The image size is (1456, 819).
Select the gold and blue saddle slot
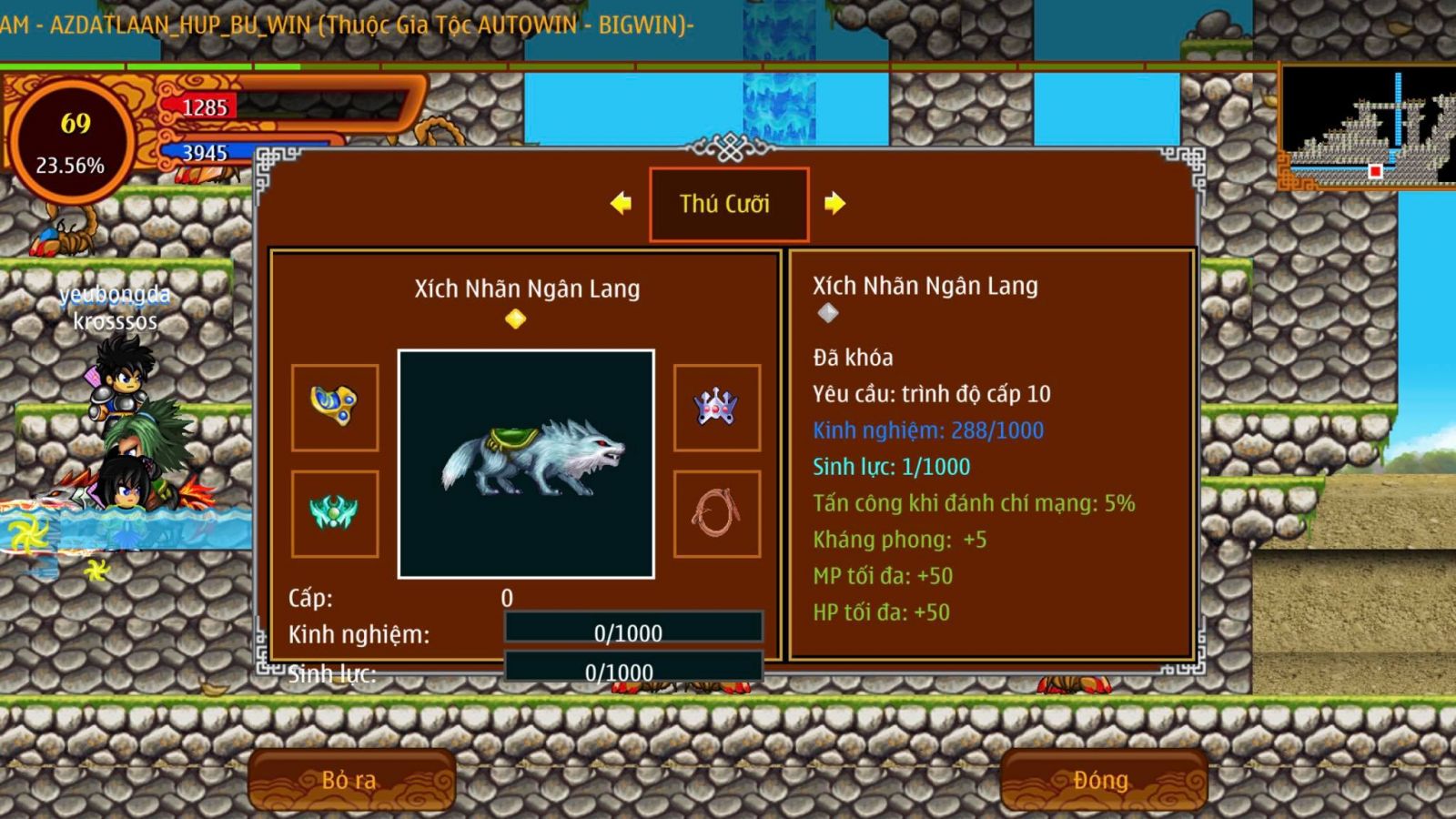[x=335, y=407]
